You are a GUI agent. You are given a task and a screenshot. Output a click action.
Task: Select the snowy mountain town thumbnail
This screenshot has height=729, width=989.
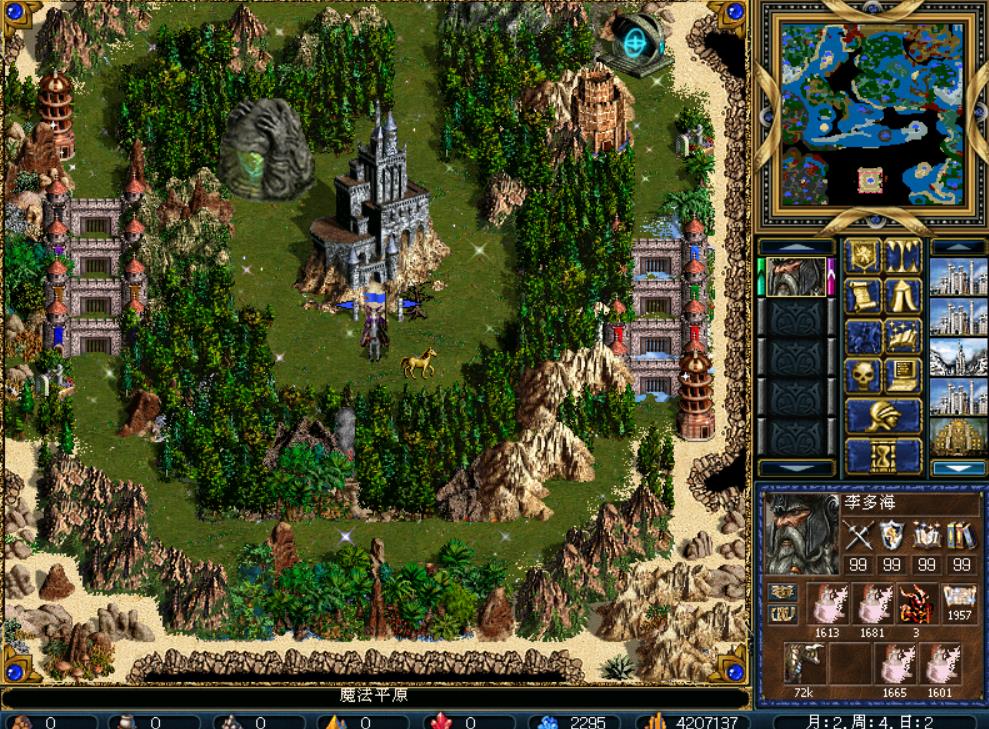pyautogui.click(x=958, y=357)
